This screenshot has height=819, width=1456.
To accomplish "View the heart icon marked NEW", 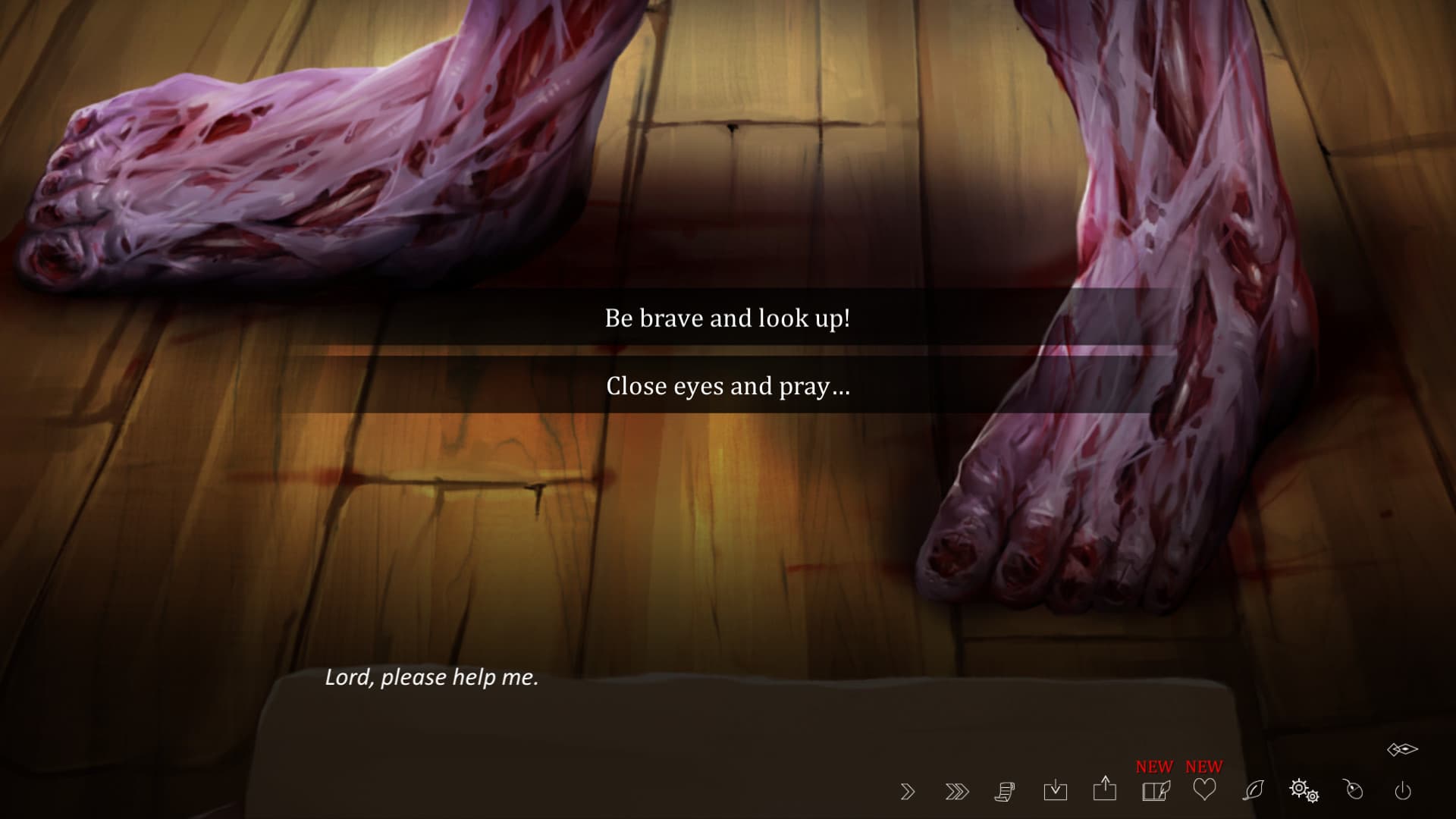I will pyautogui.click(x=1204, y=792).
